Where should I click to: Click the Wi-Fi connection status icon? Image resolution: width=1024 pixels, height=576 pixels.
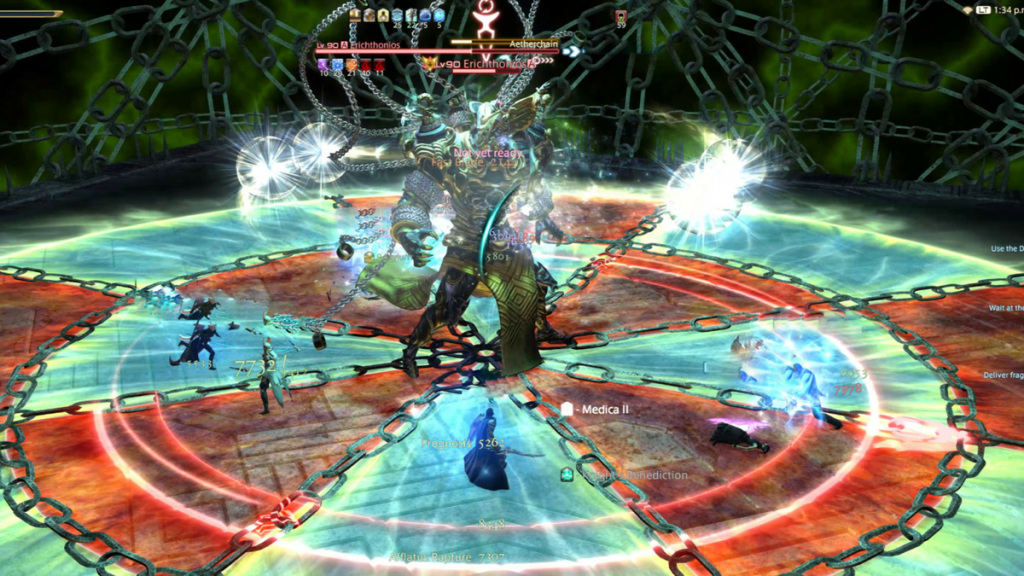point(967,10)
